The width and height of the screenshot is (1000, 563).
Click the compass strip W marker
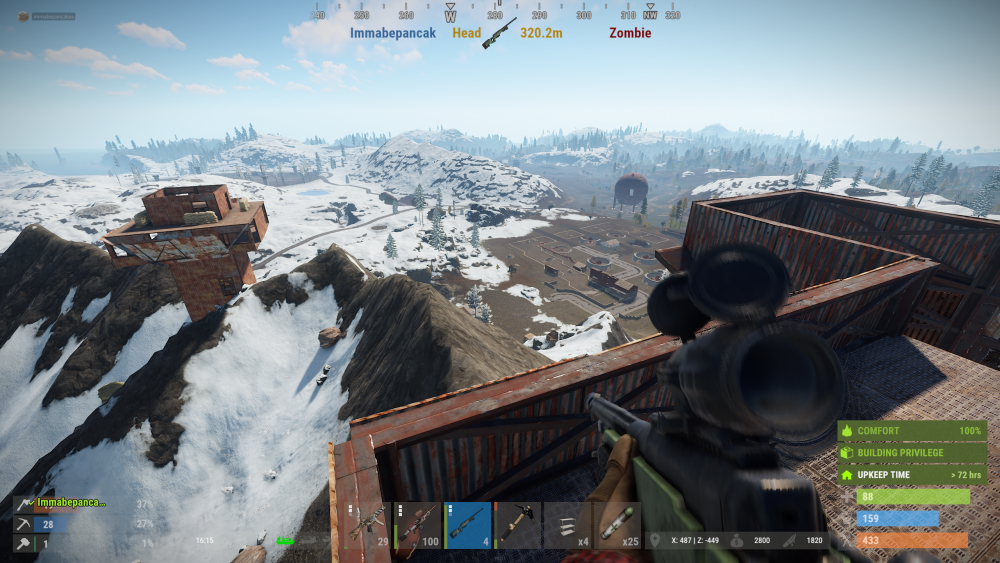[450, 16]
